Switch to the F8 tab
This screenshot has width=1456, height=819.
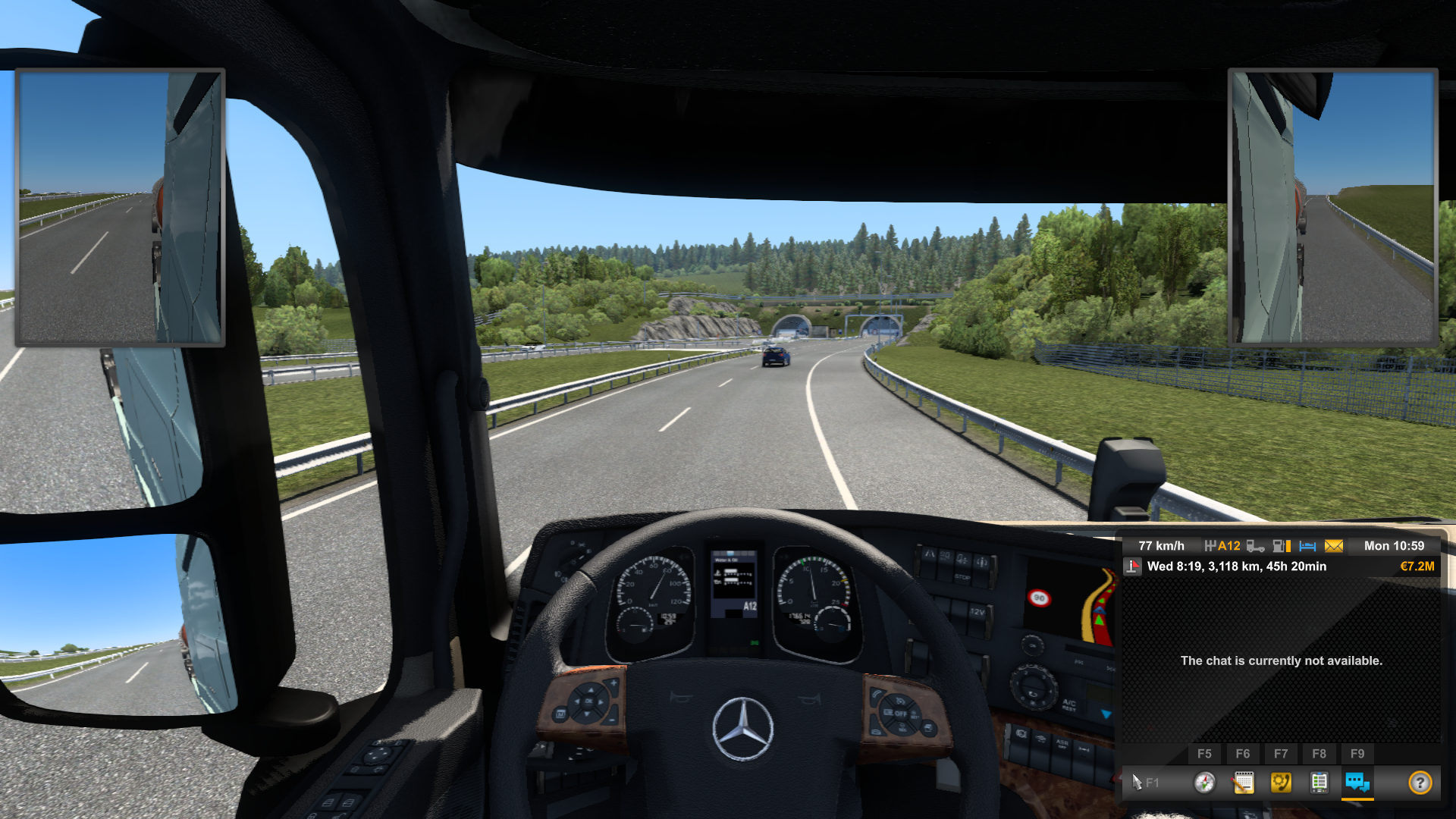pos(1319,752)
